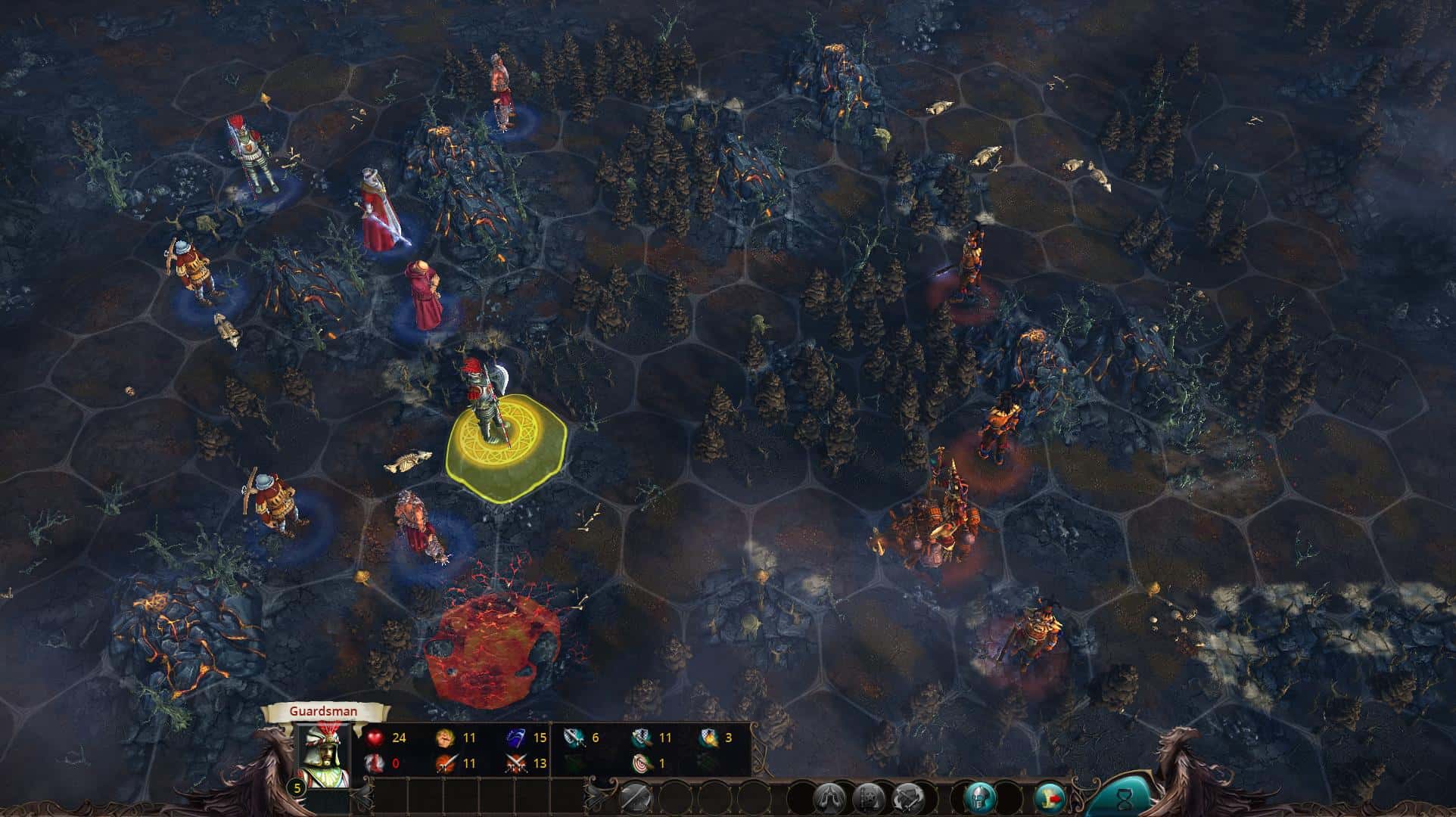
Task: Open the spellbook ability icon
Action: click(x=870, y=799)
